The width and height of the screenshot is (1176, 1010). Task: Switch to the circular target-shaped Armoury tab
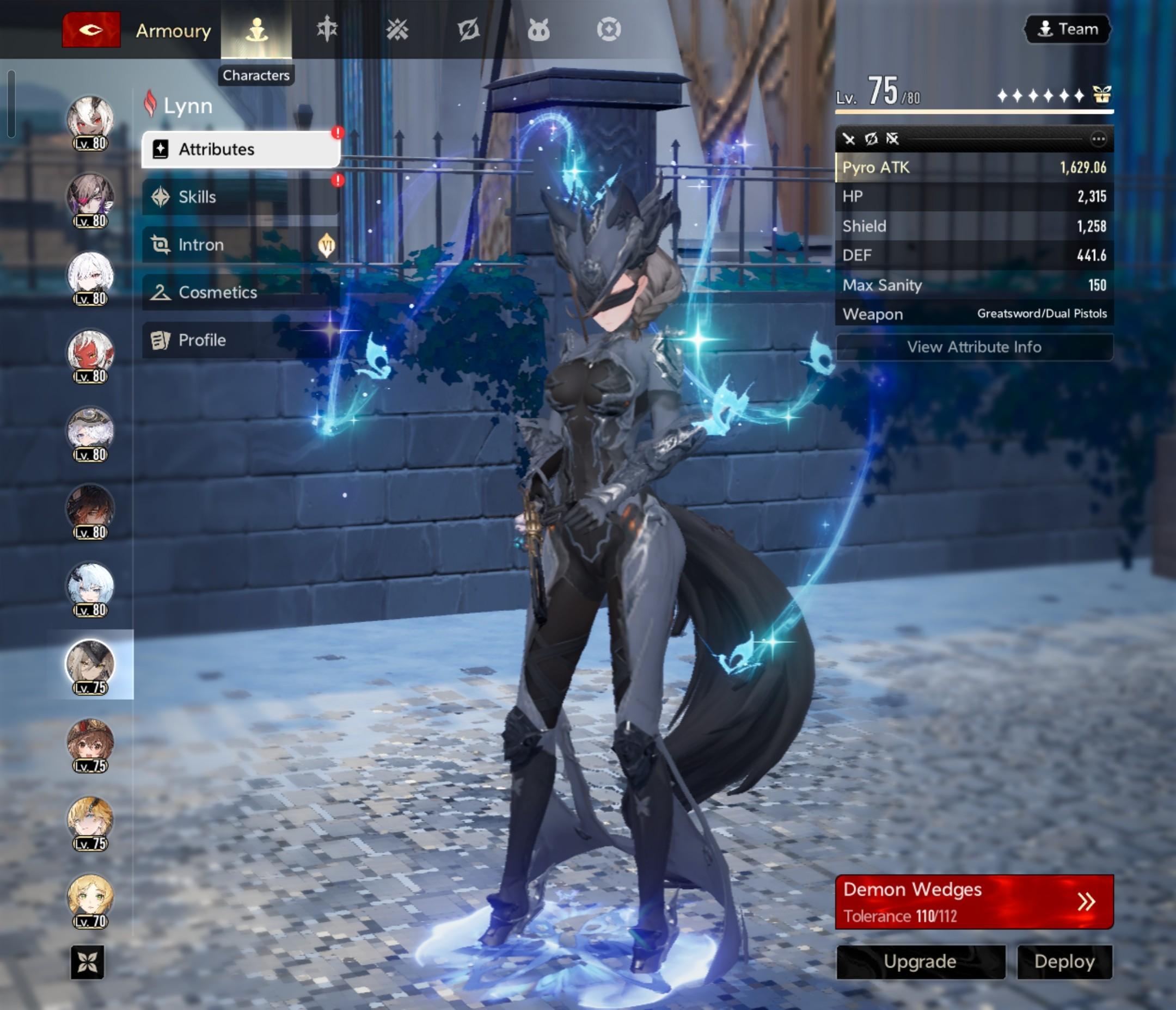pos(609,29)
